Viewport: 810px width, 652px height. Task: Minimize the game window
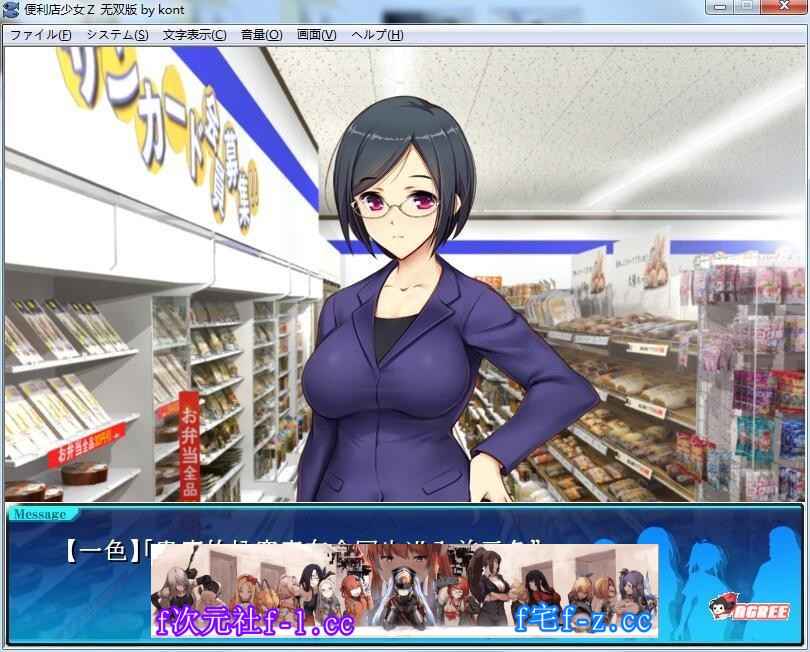720,8
